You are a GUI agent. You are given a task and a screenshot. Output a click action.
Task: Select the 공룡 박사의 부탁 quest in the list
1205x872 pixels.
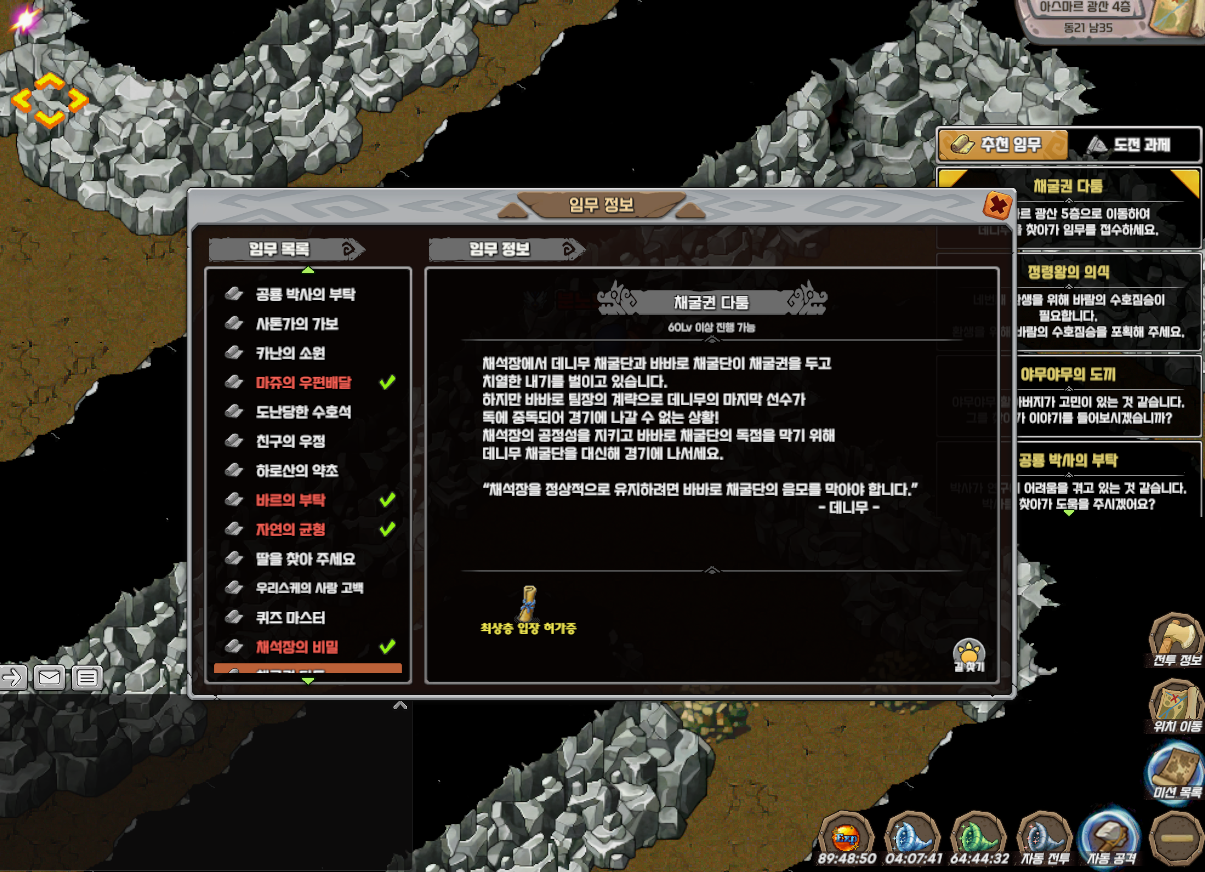click(305, 295)
